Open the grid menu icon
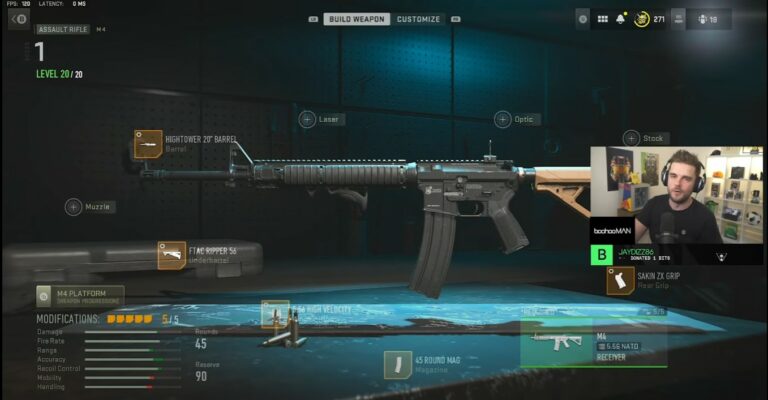 pos(603,19)
